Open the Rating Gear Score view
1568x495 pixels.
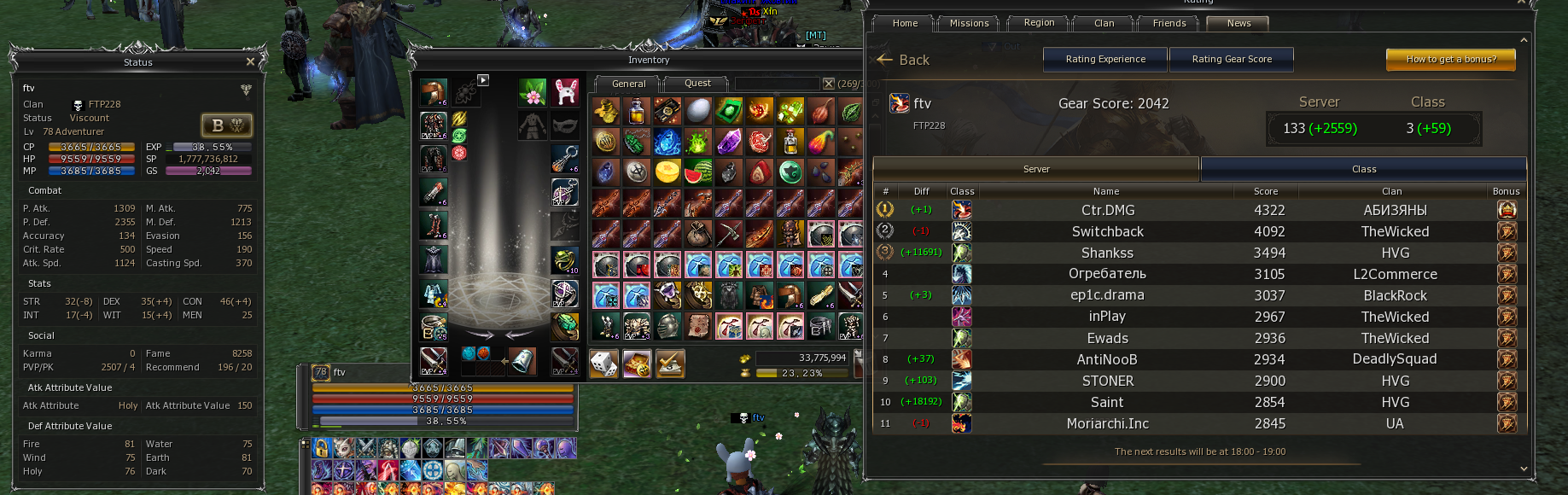coord(1232,59)
